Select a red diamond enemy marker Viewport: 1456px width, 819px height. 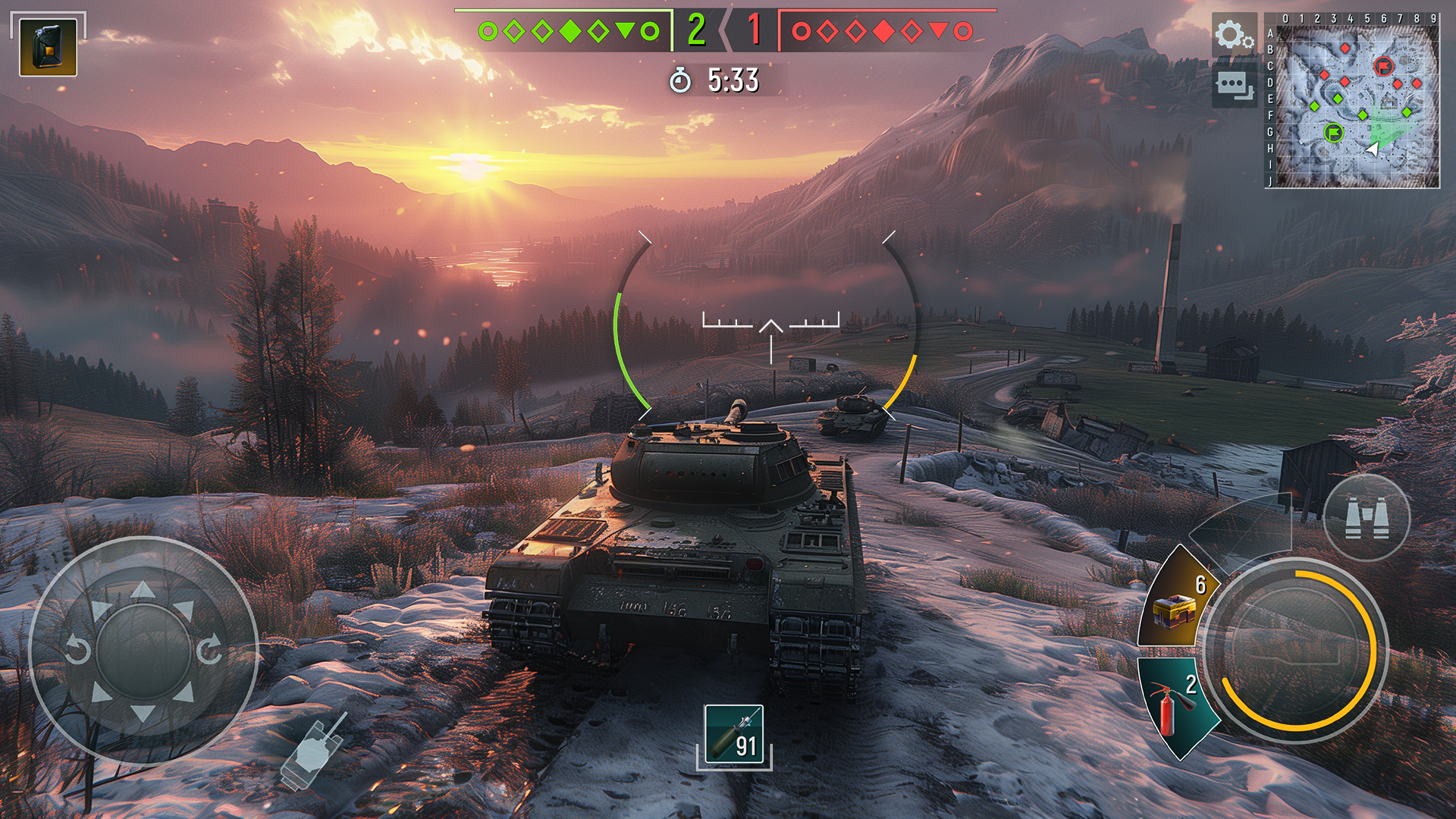coord(885,30)
